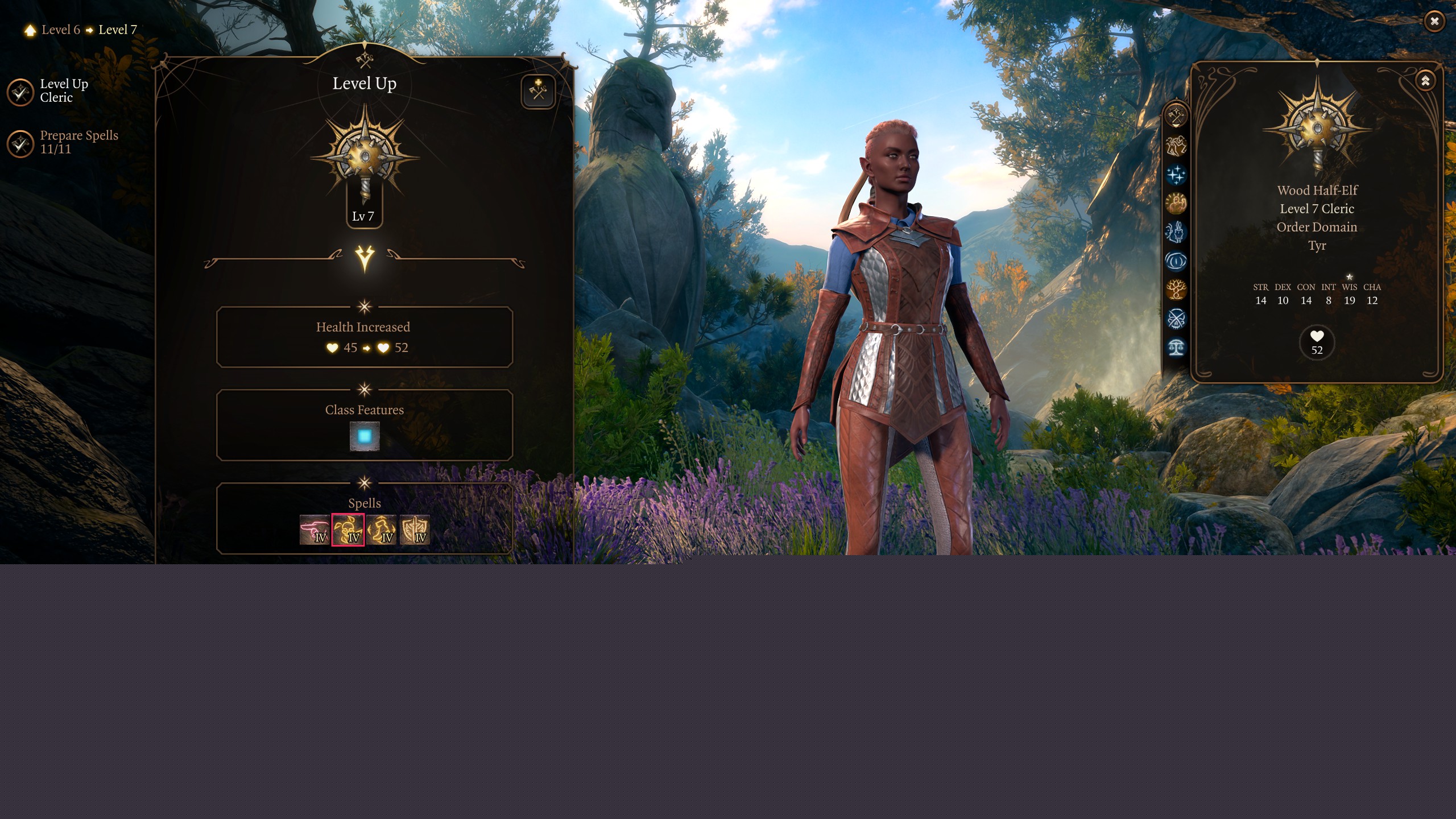Inspect the glowing blue class feature icon
1456x819 pixels.
[364, 436]
